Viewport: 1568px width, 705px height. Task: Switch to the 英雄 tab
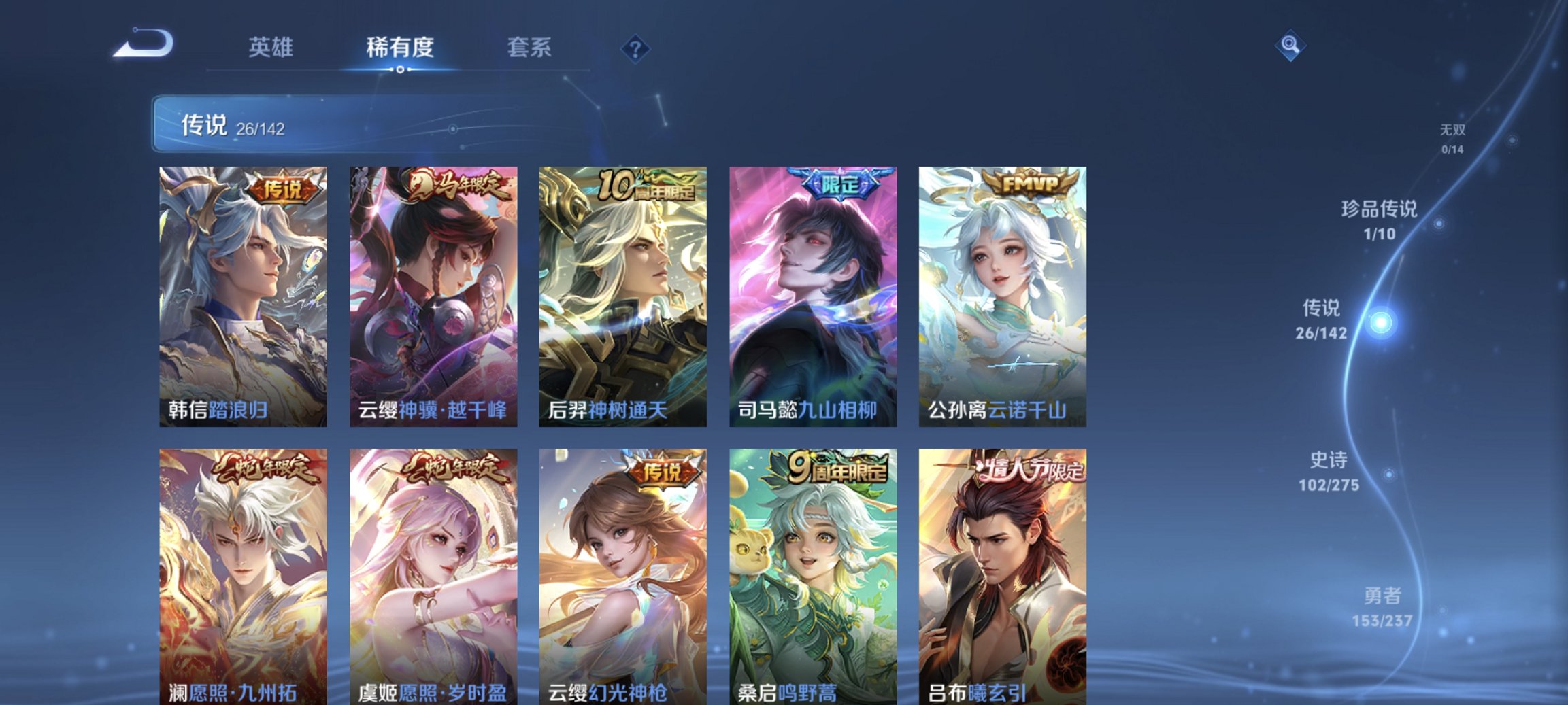[272, 48]
